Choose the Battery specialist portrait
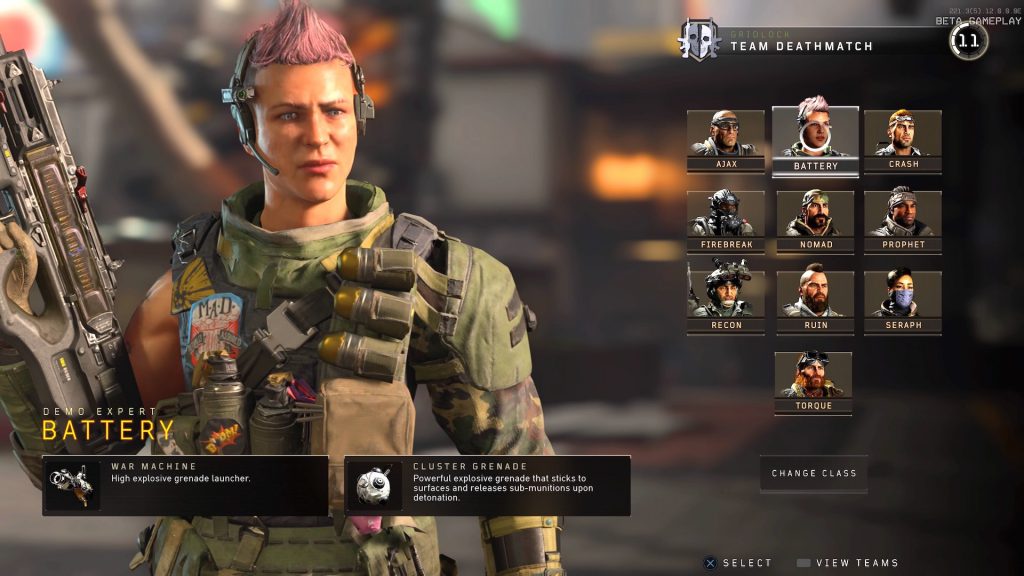The image size is (1024, 576). click(815, 140)
